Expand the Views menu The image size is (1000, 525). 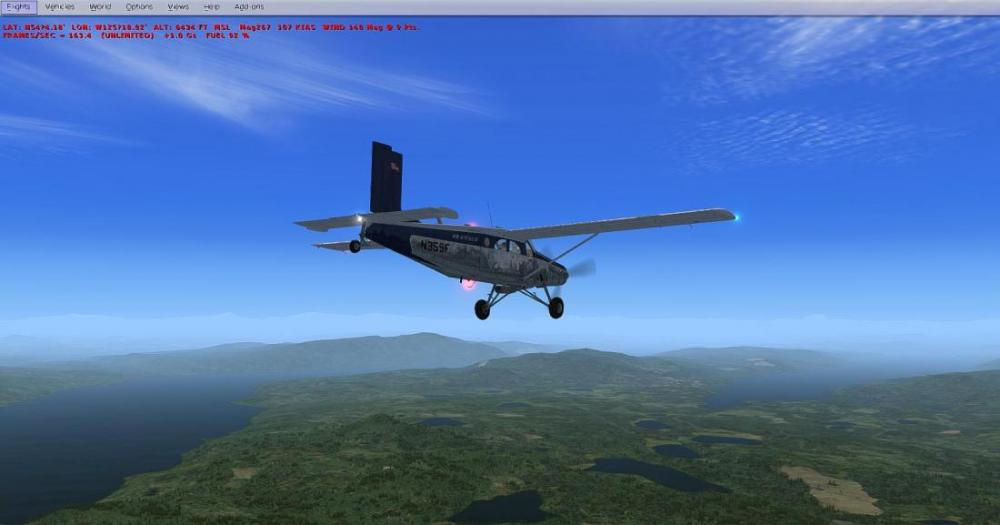[x=178, y=7]
